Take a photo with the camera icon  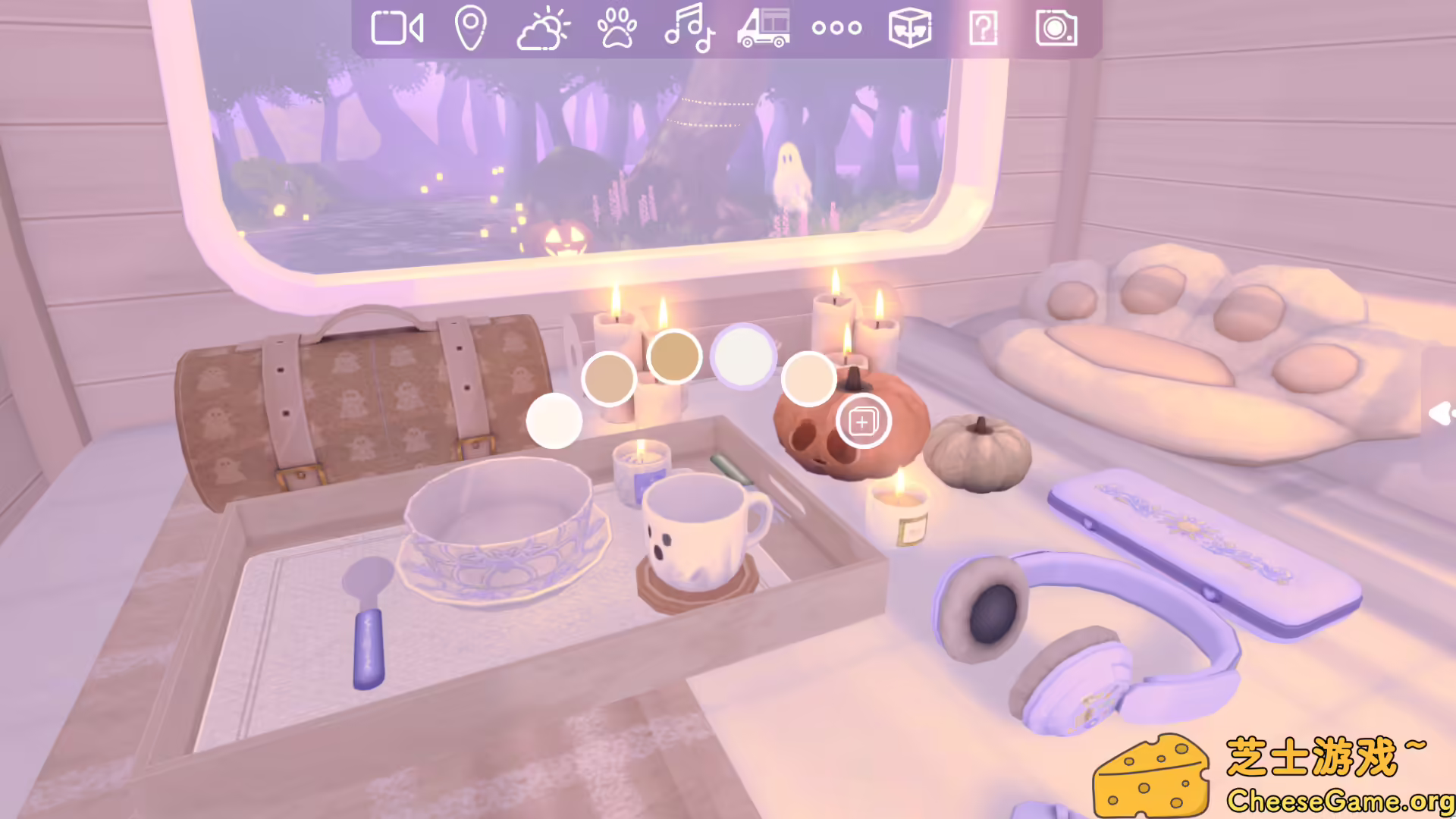[1056, 28]
